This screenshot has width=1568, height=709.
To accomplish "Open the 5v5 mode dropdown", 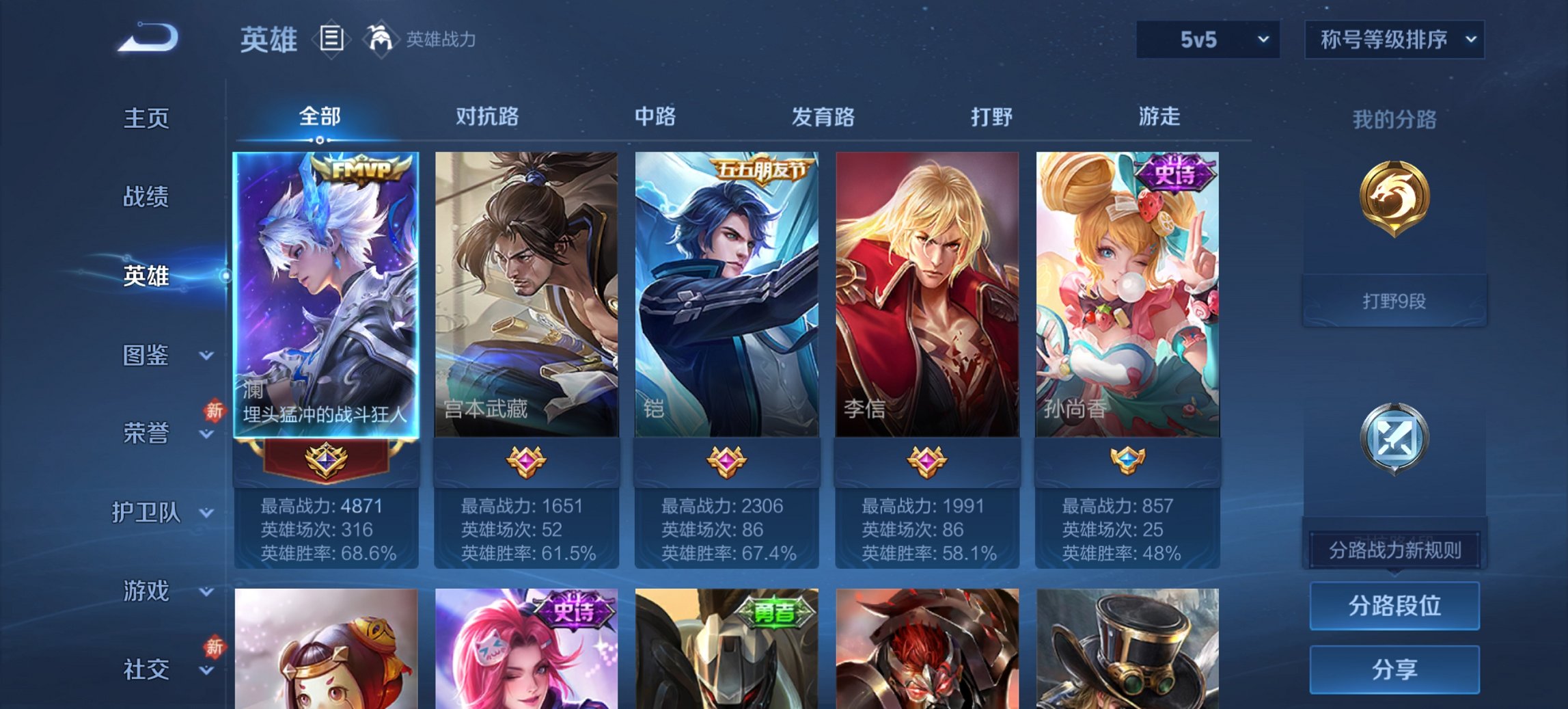I will pos(1207,40).
